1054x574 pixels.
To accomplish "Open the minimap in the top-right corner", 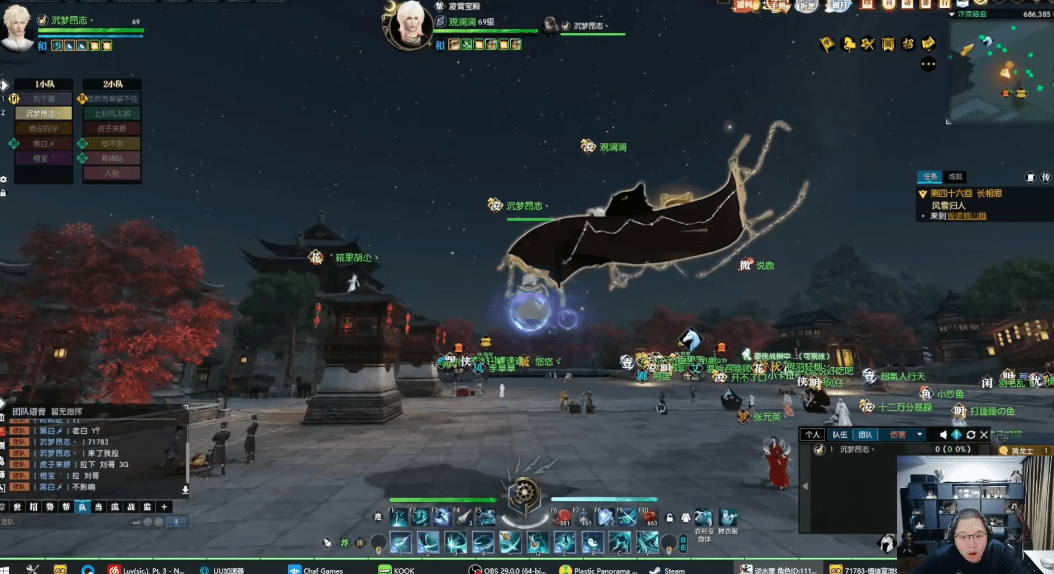I will 1000,70.
